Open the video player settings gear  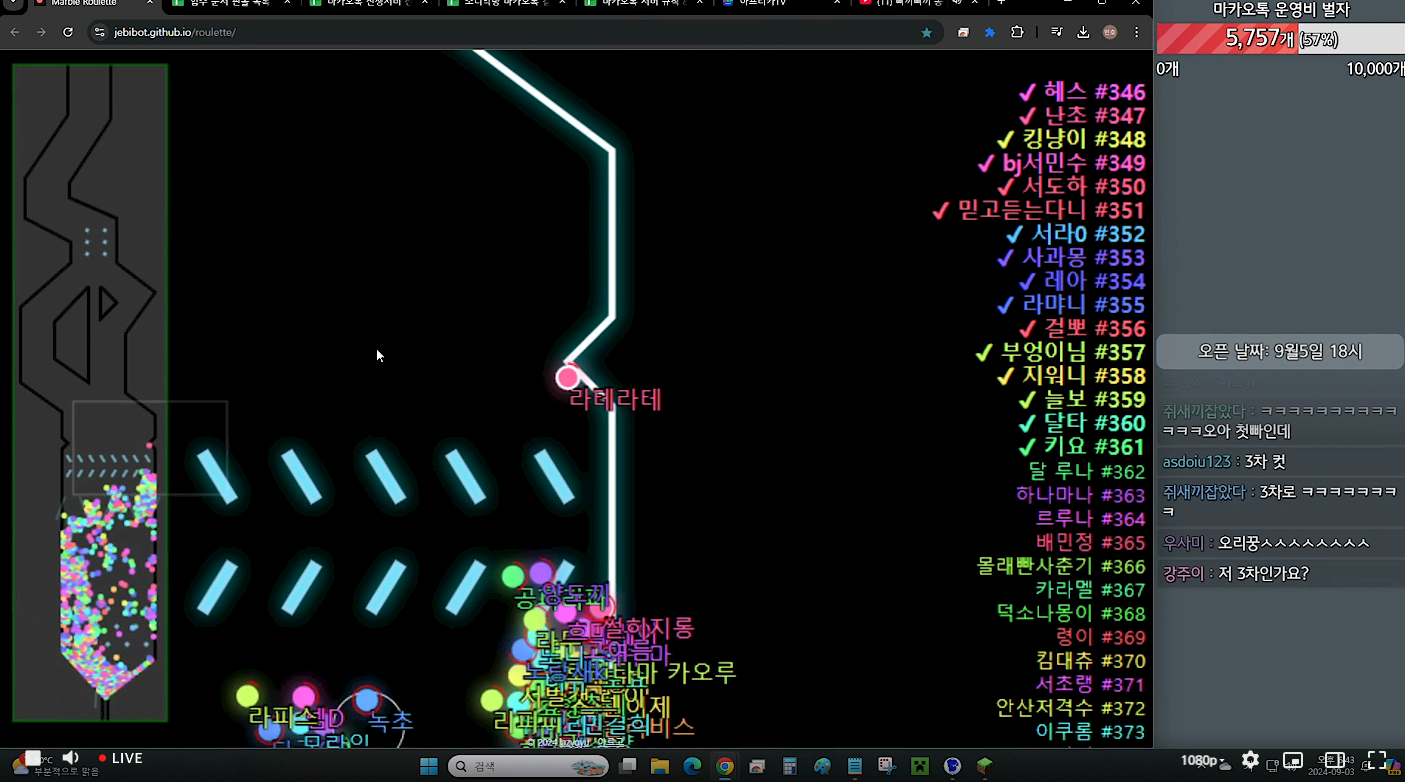1250,760
